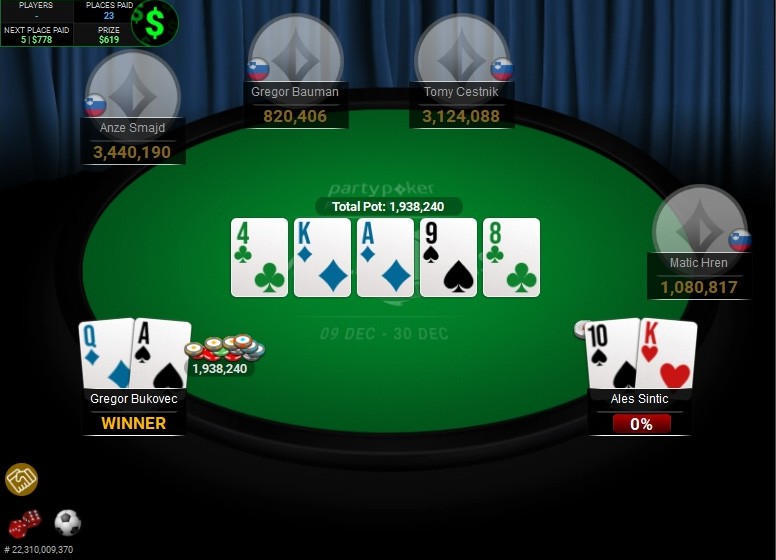Screen dimensions: 776x560
Task: Click Ales Sintic's name plate
Action: (641, 398)
